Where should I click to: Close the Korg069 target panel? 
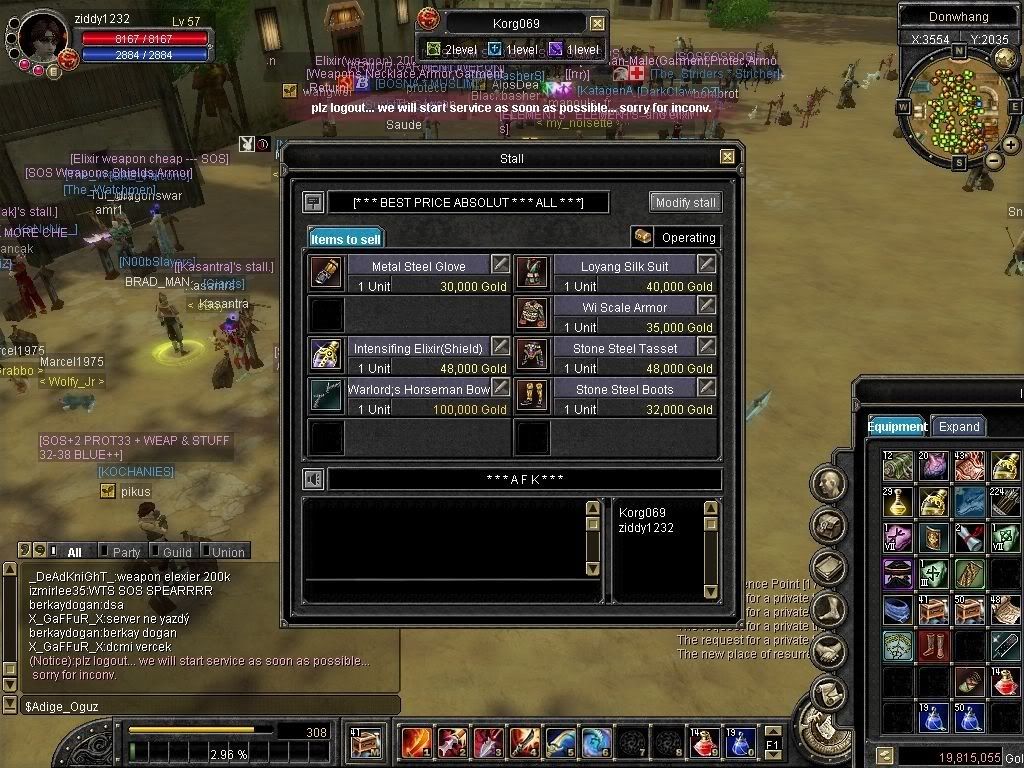[597, 23]
